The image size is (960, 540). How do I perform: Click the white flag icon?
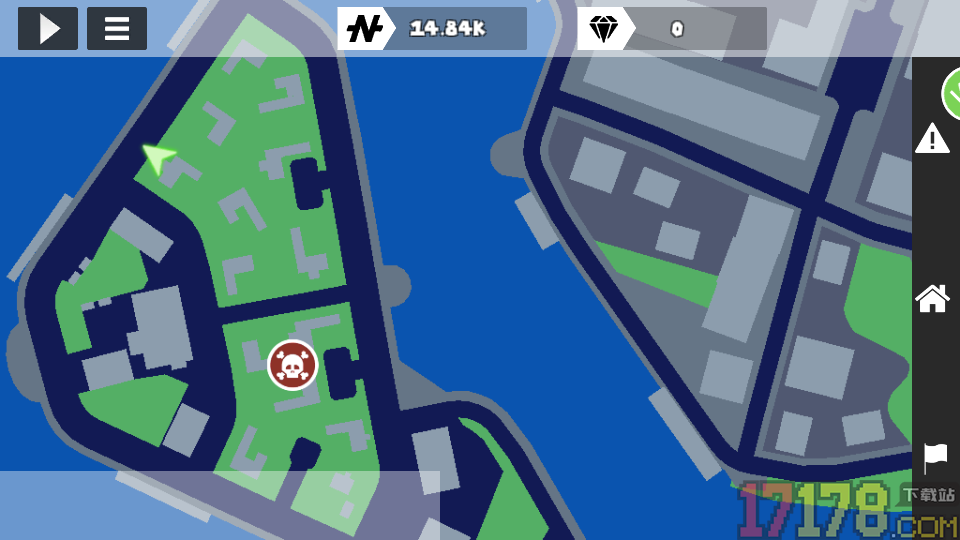tap(935, 457)
